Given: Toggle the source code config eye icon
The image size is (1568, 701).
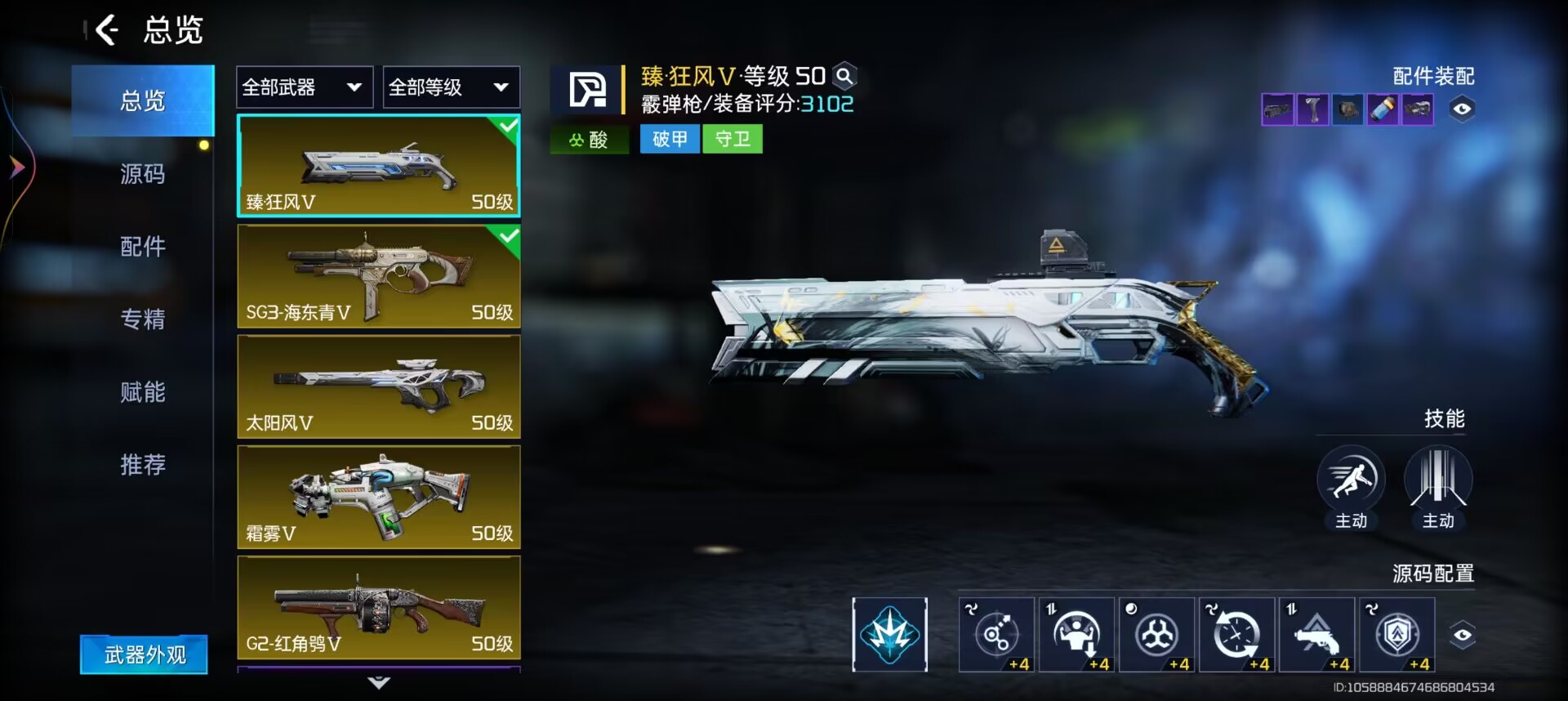Looking at the screenshot, I should coord(1462,635).
